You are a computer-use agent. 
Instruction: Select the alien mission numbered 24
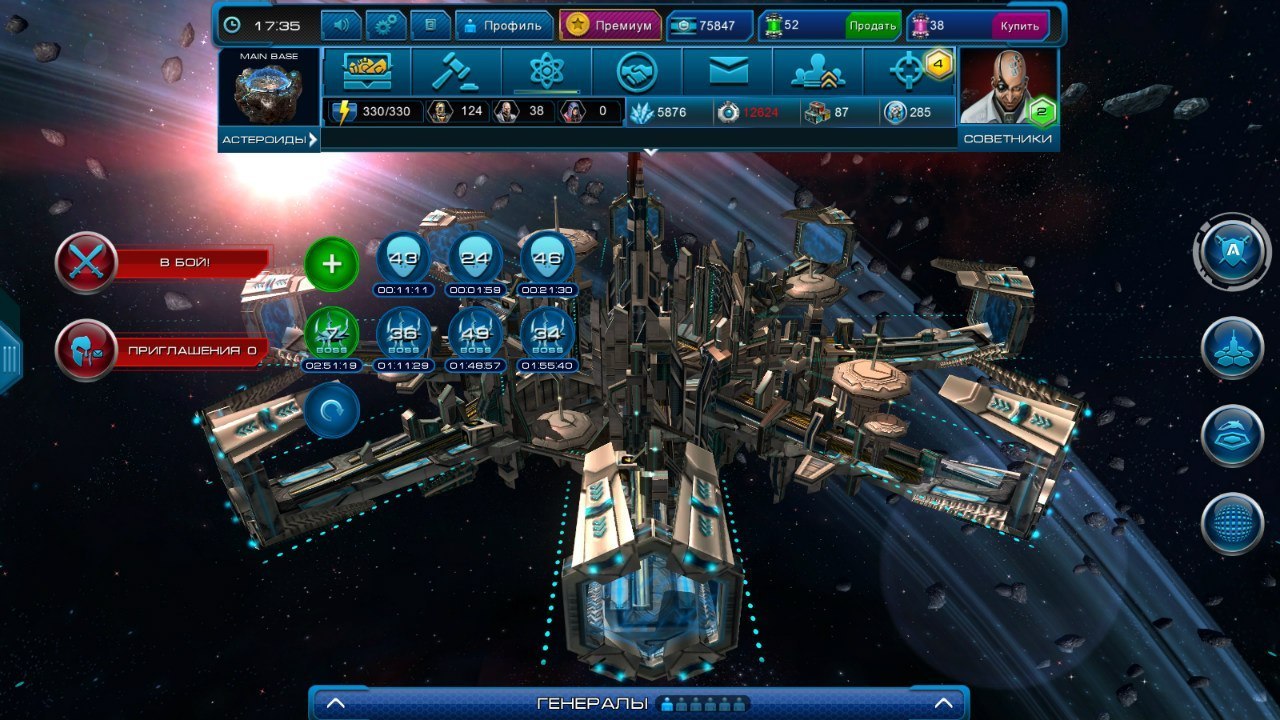tap(475, 259)
